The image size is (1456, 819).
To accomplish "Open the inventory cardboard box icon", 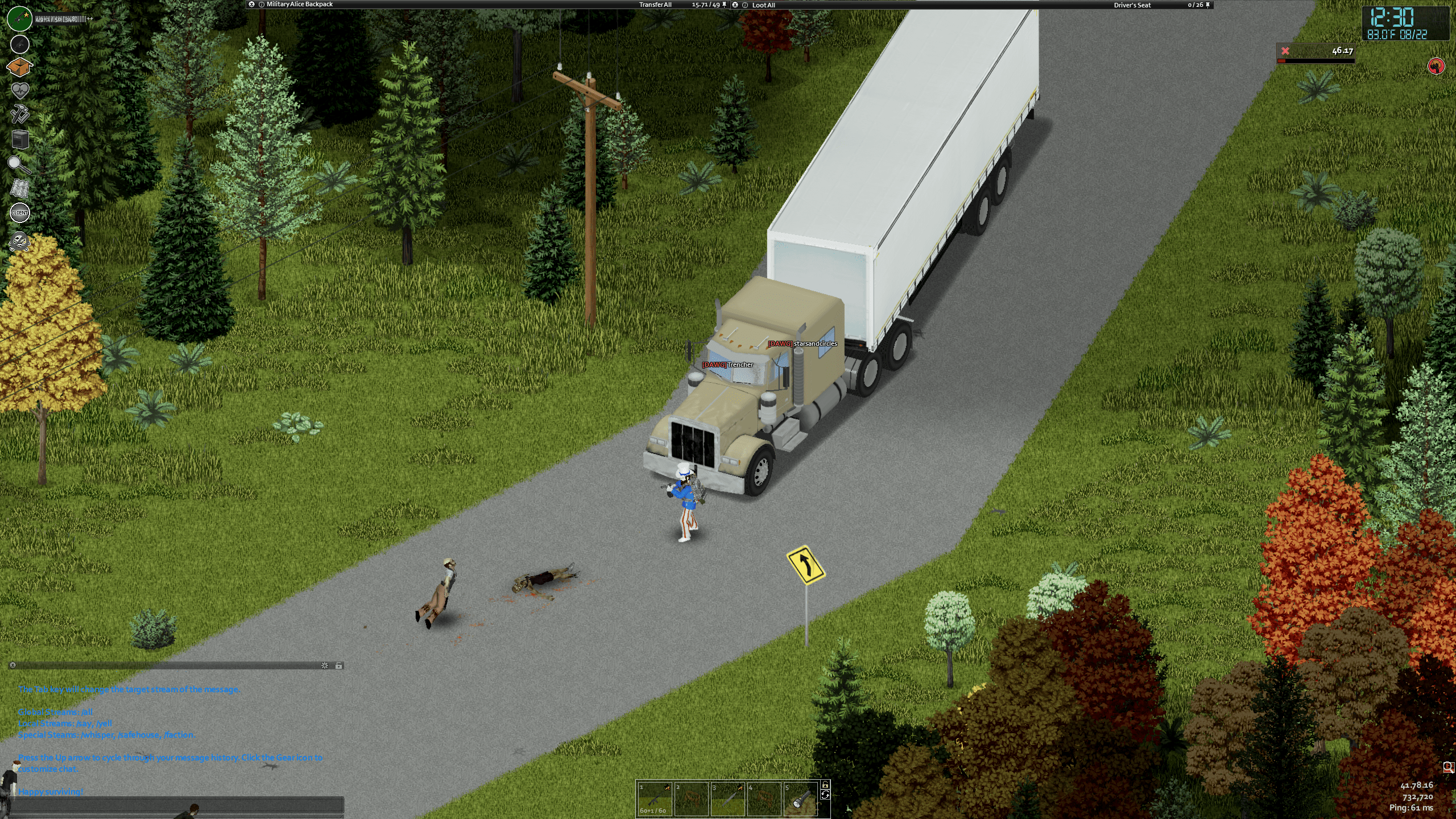I will click(x=19, y=67).
